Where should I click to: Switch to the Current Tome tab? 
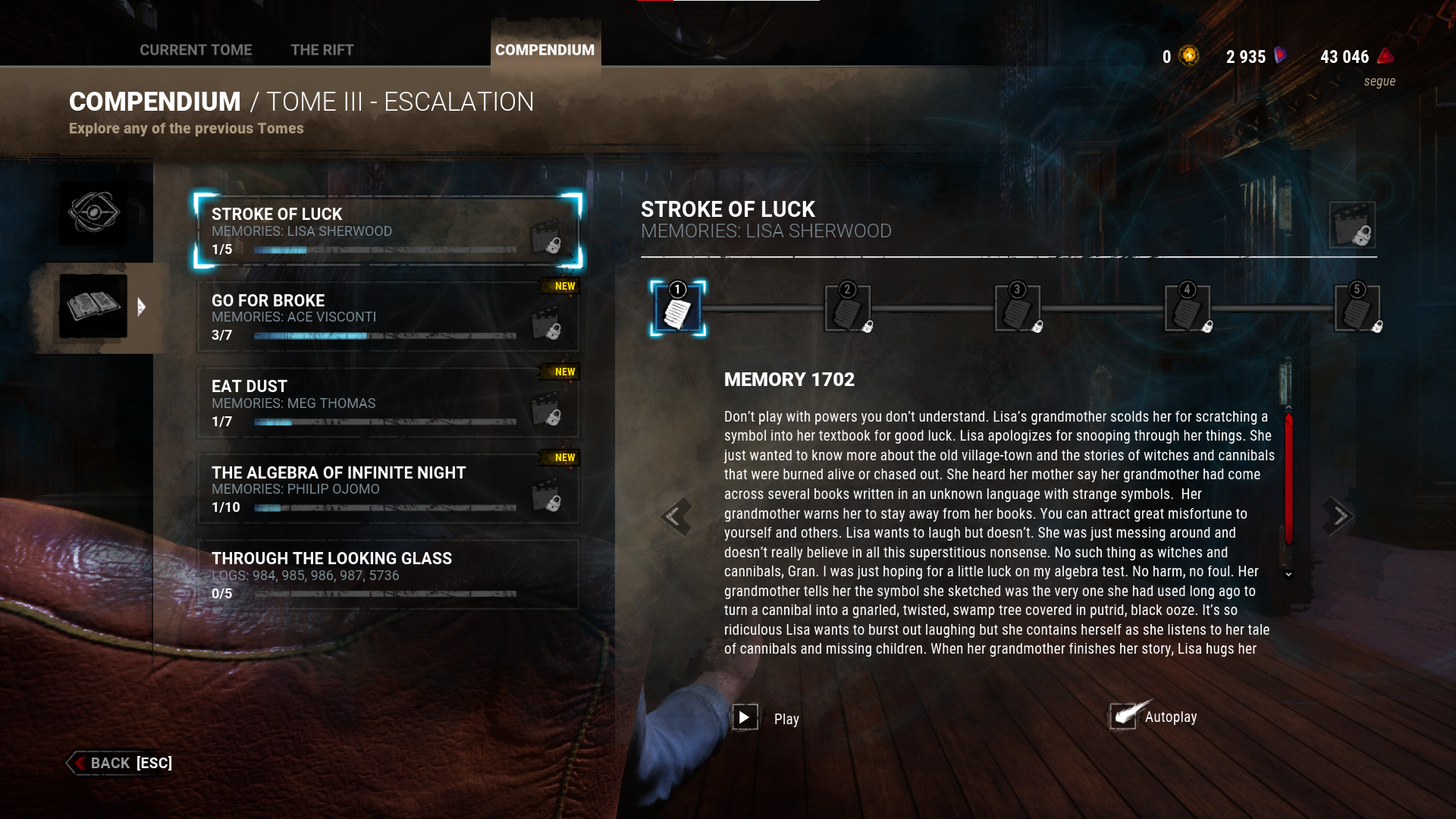(x=196, y=50)
